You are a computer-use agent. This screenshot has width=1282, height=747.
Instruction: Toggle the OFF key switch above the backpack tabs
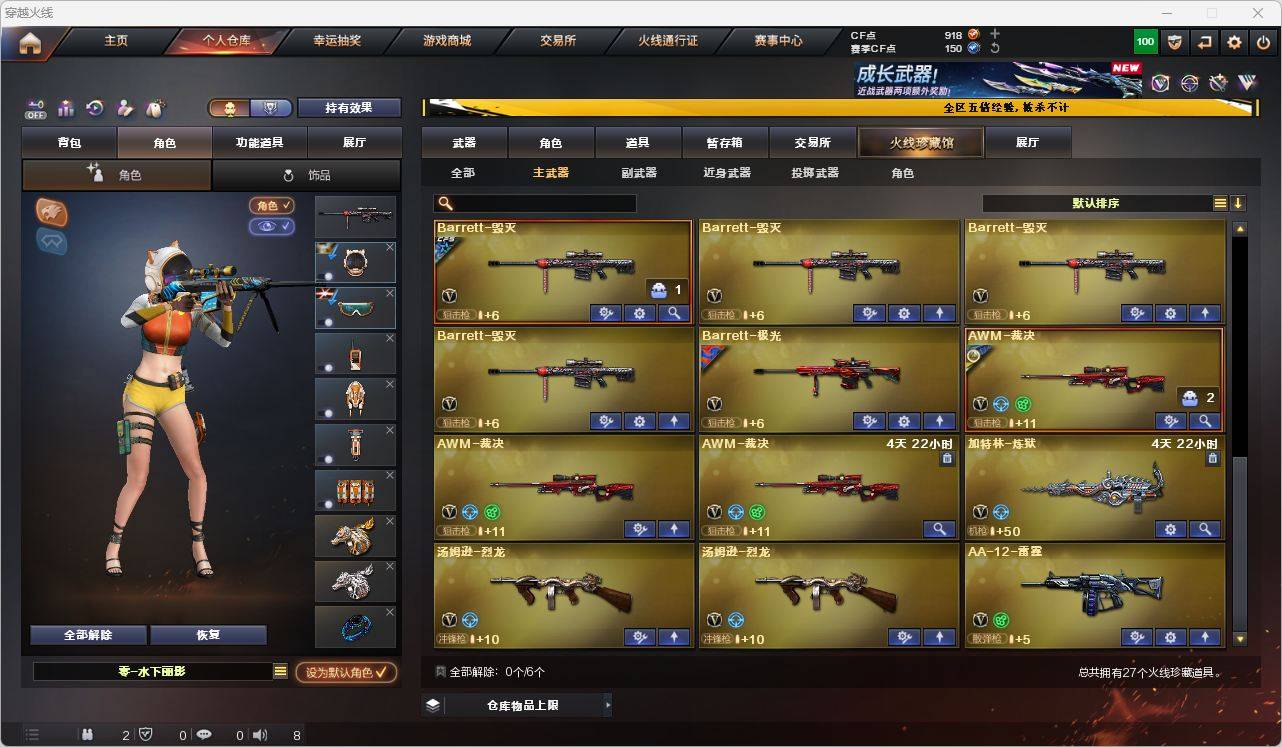click(x=36, y=108)
